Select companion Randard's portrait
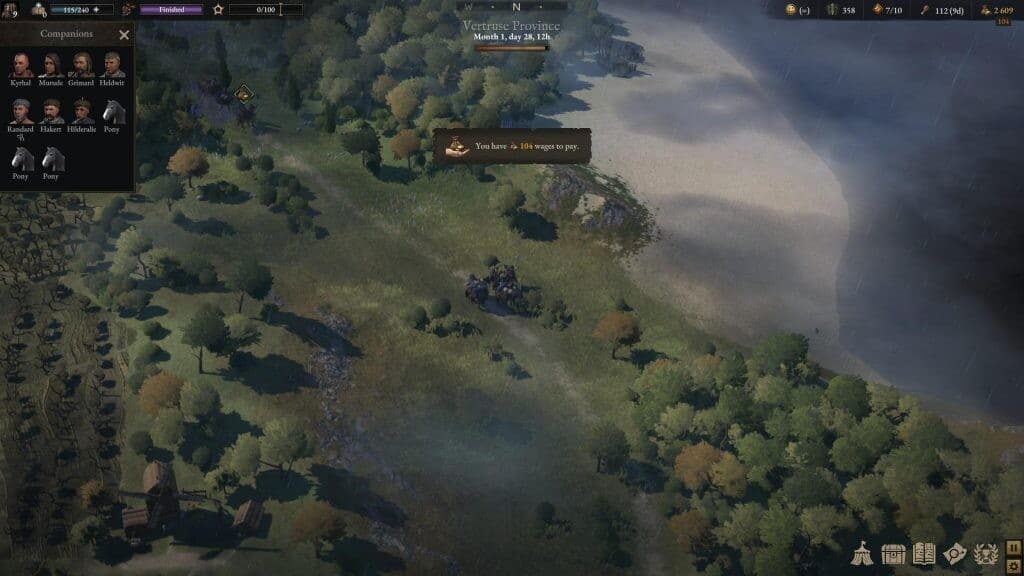The image size is (1024, 576). click(21, 111)
